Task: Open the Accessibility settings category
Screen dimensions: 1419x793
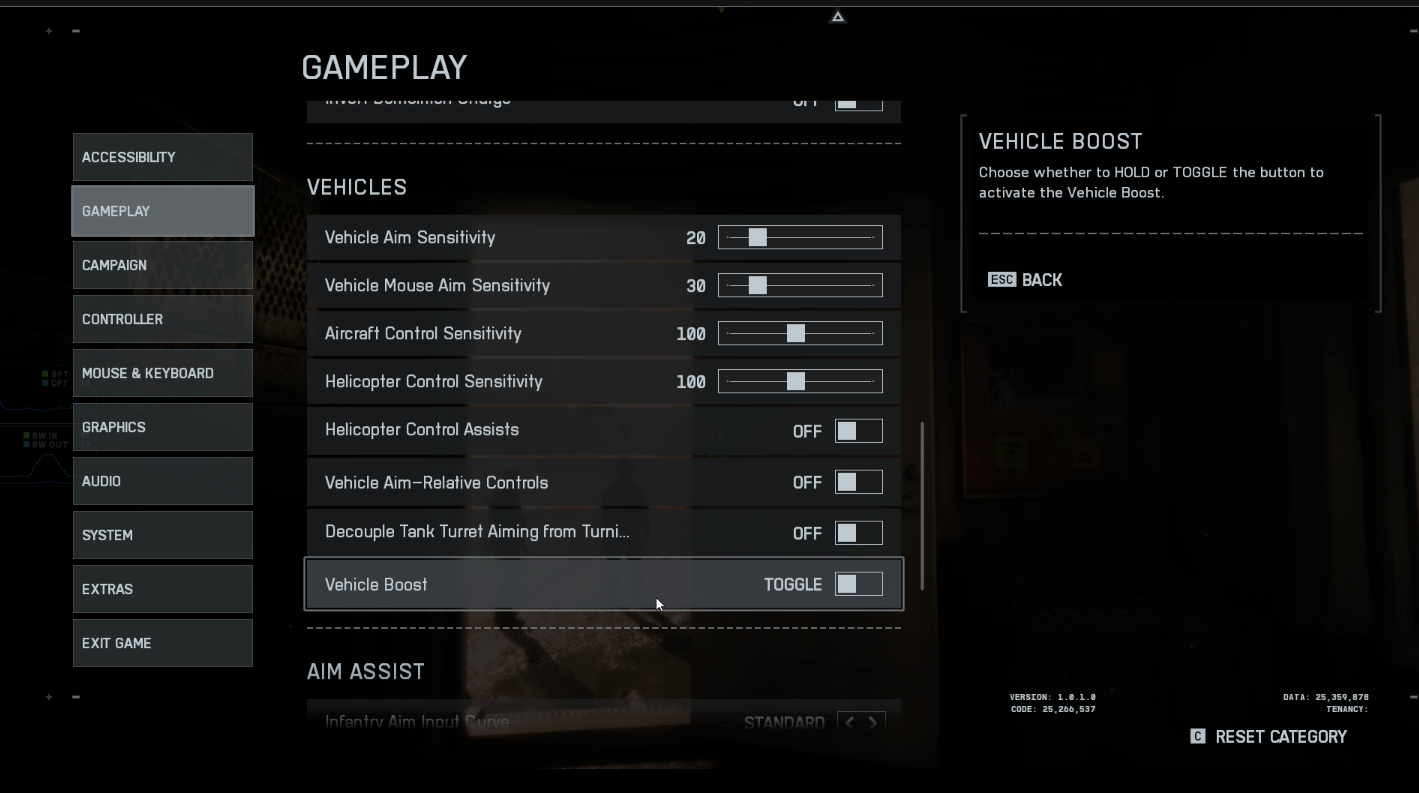Action: click(x=162, y=157)
